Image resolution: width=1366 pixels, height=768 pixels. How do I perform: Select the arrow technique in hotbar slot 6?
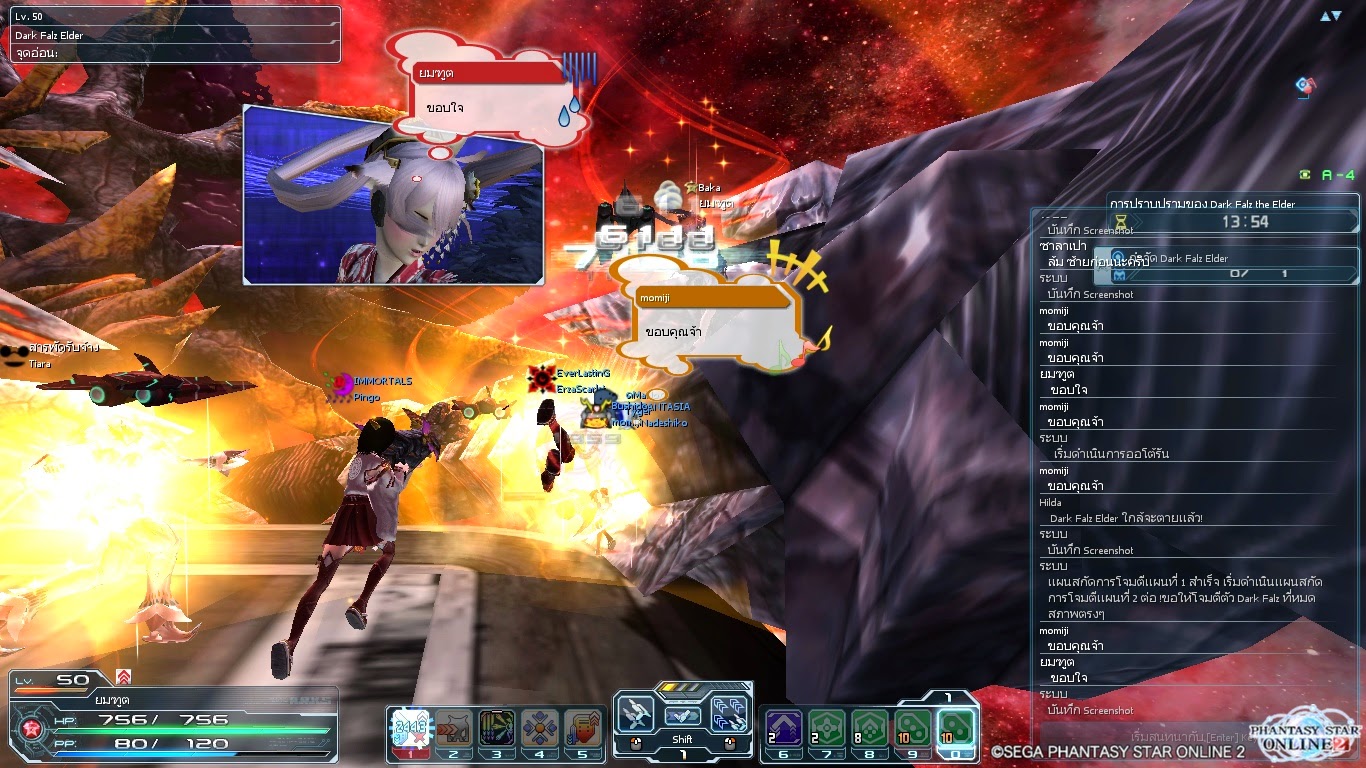click(x=784, y=726)
